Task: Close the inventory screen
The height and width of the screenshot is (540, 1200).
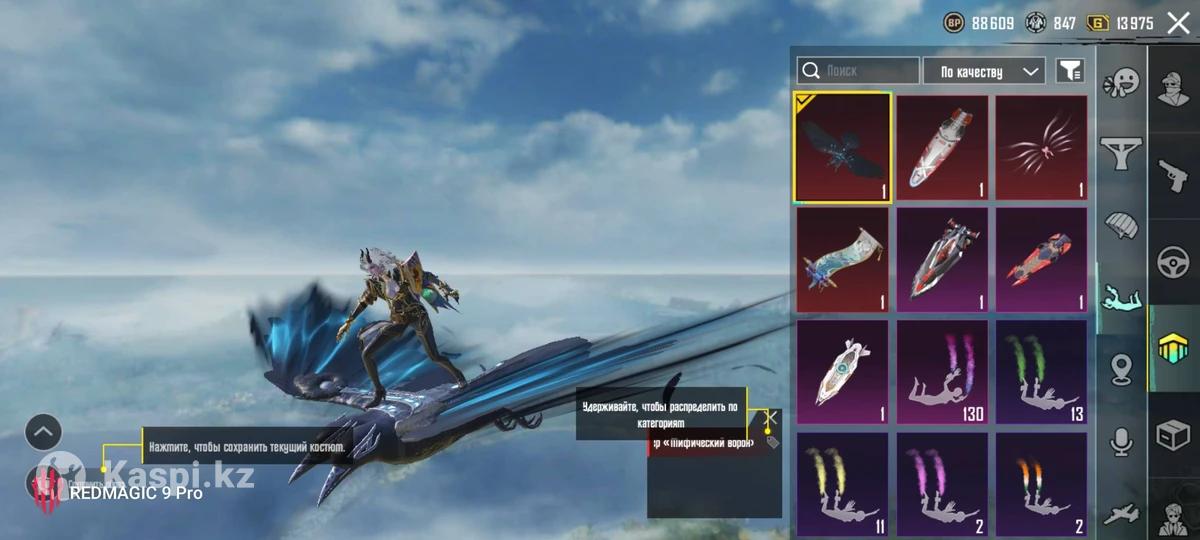Action: (1178, 23)
